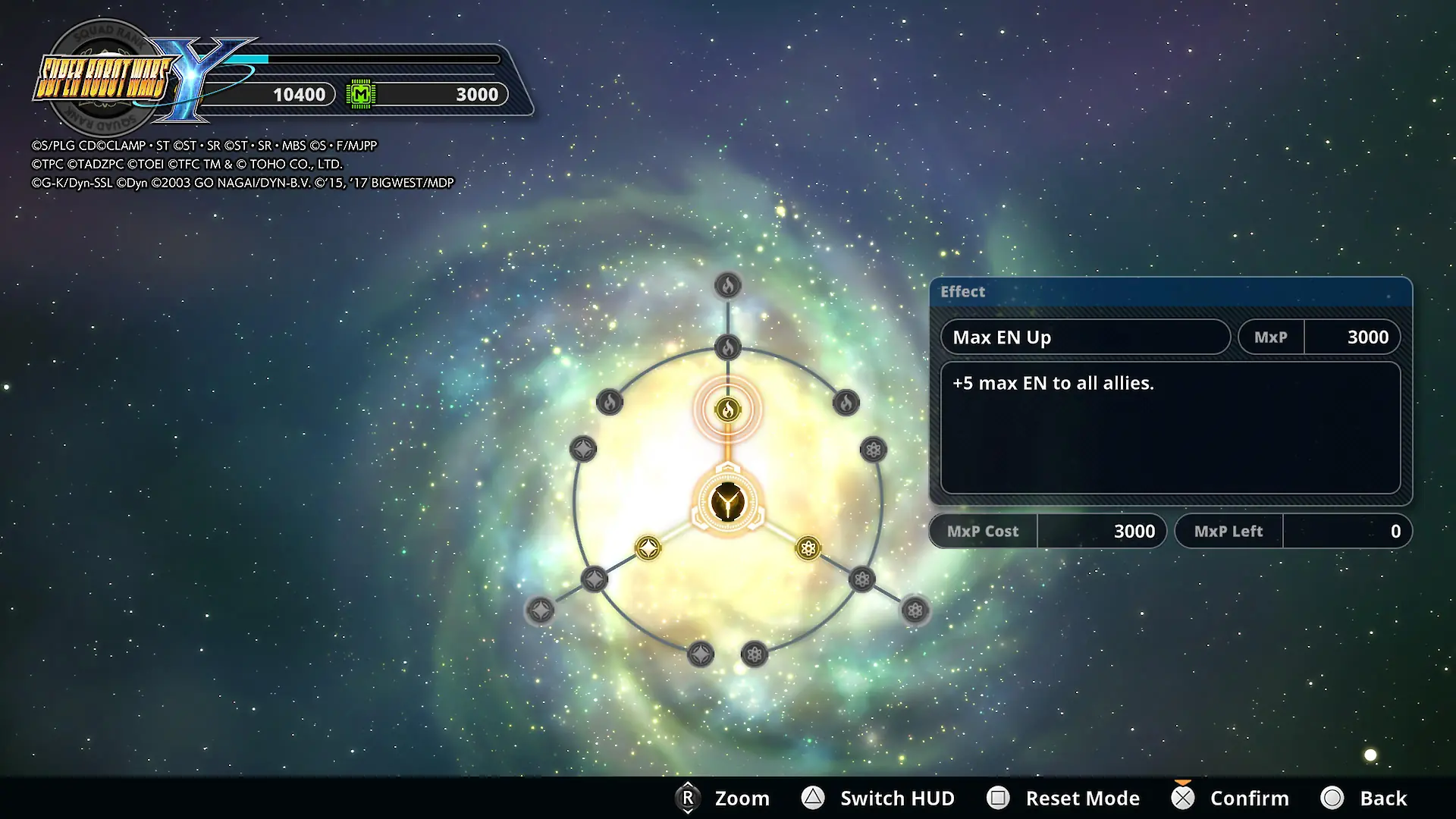Select the highlighted Max EN Up flame node
Image resolution: width=1456 pixels, height=819 pixels.
pyautogui.click(x=727, y=410)
